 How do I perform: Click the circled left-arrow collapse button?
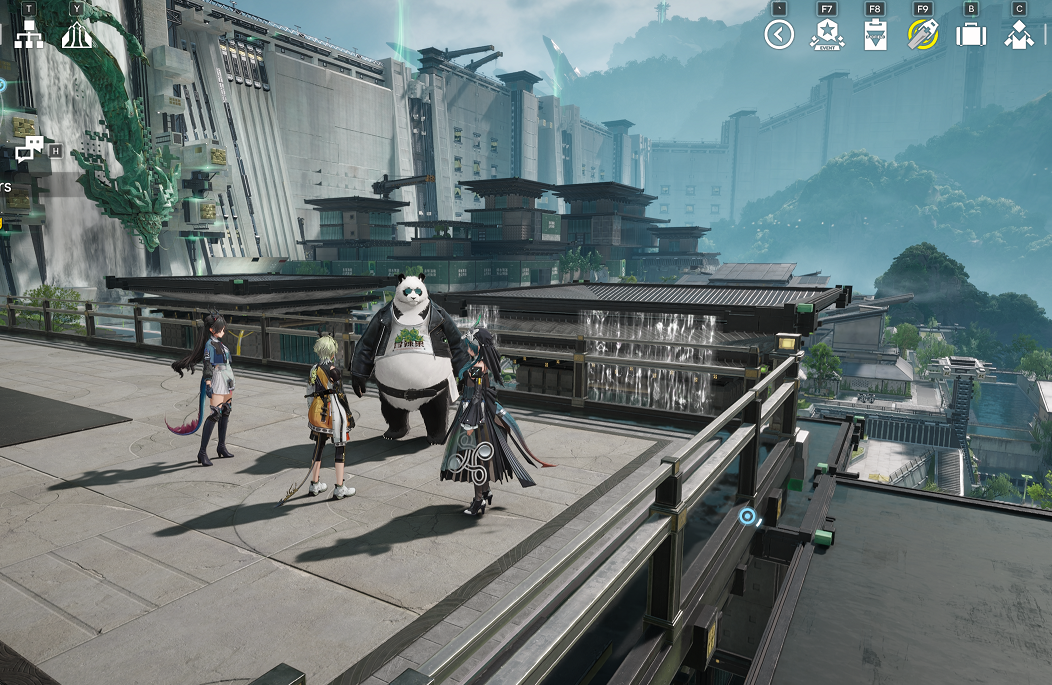(778, 35)
